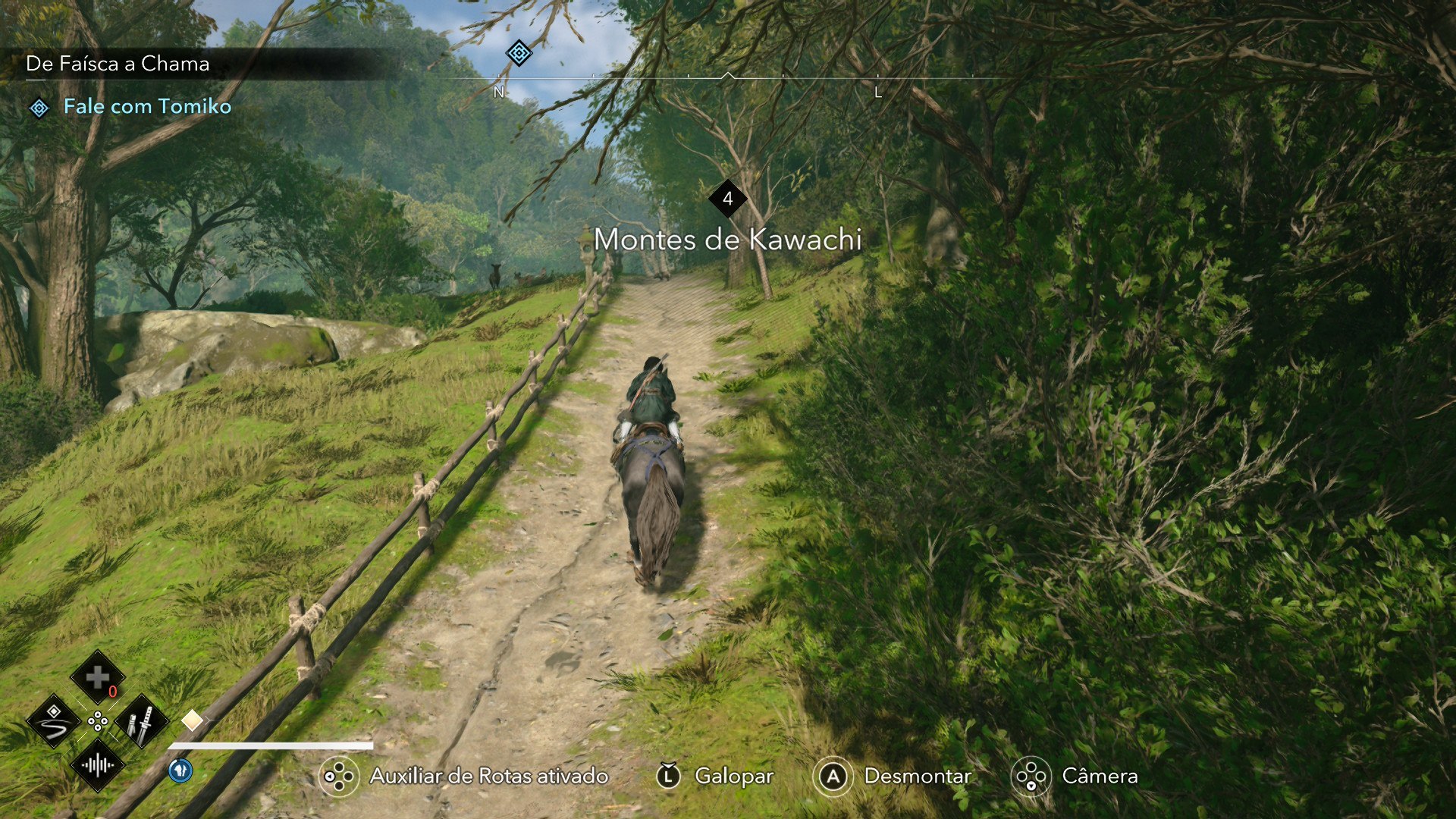Click the blue round status icon
Screen dimensions: 1456x819
(180, 770)
